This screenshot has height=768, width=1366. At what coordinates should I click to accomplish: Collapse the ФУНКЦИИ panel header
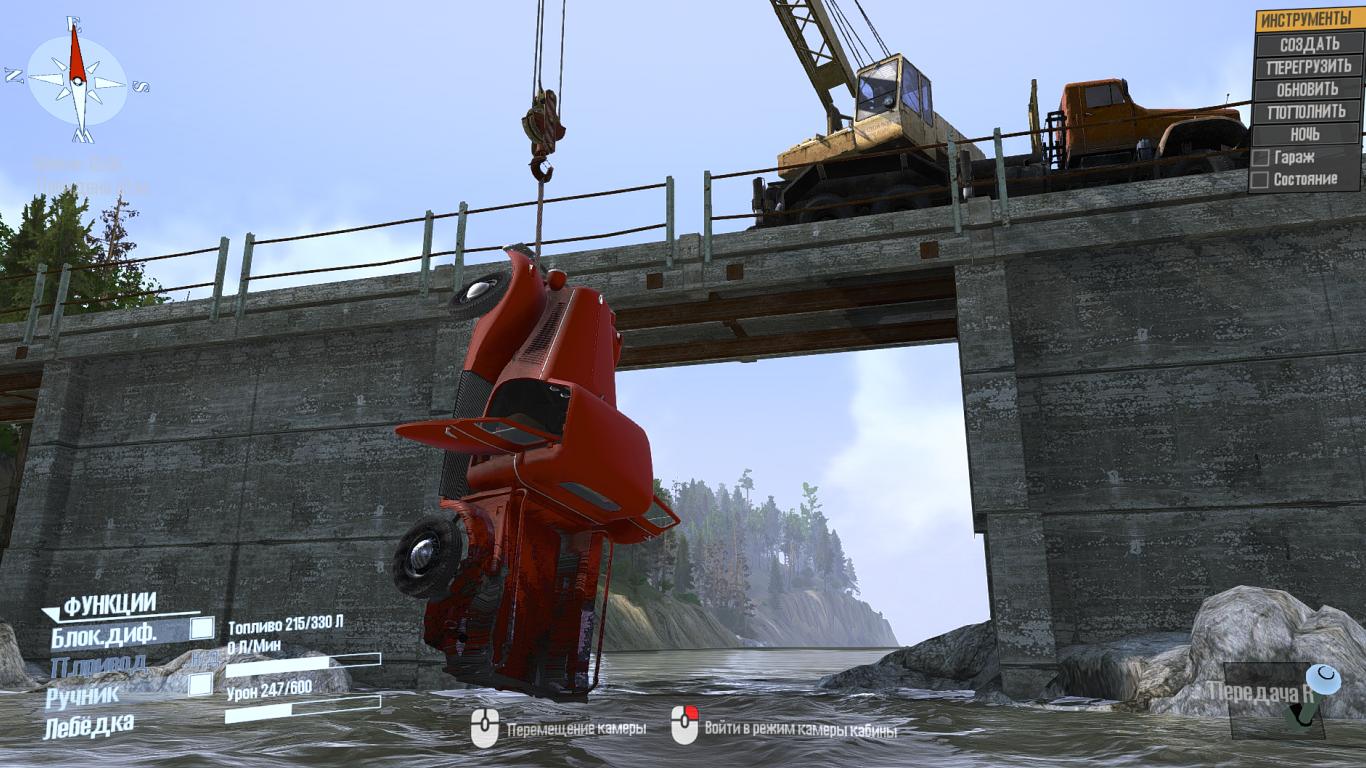[x=108, y=605]
